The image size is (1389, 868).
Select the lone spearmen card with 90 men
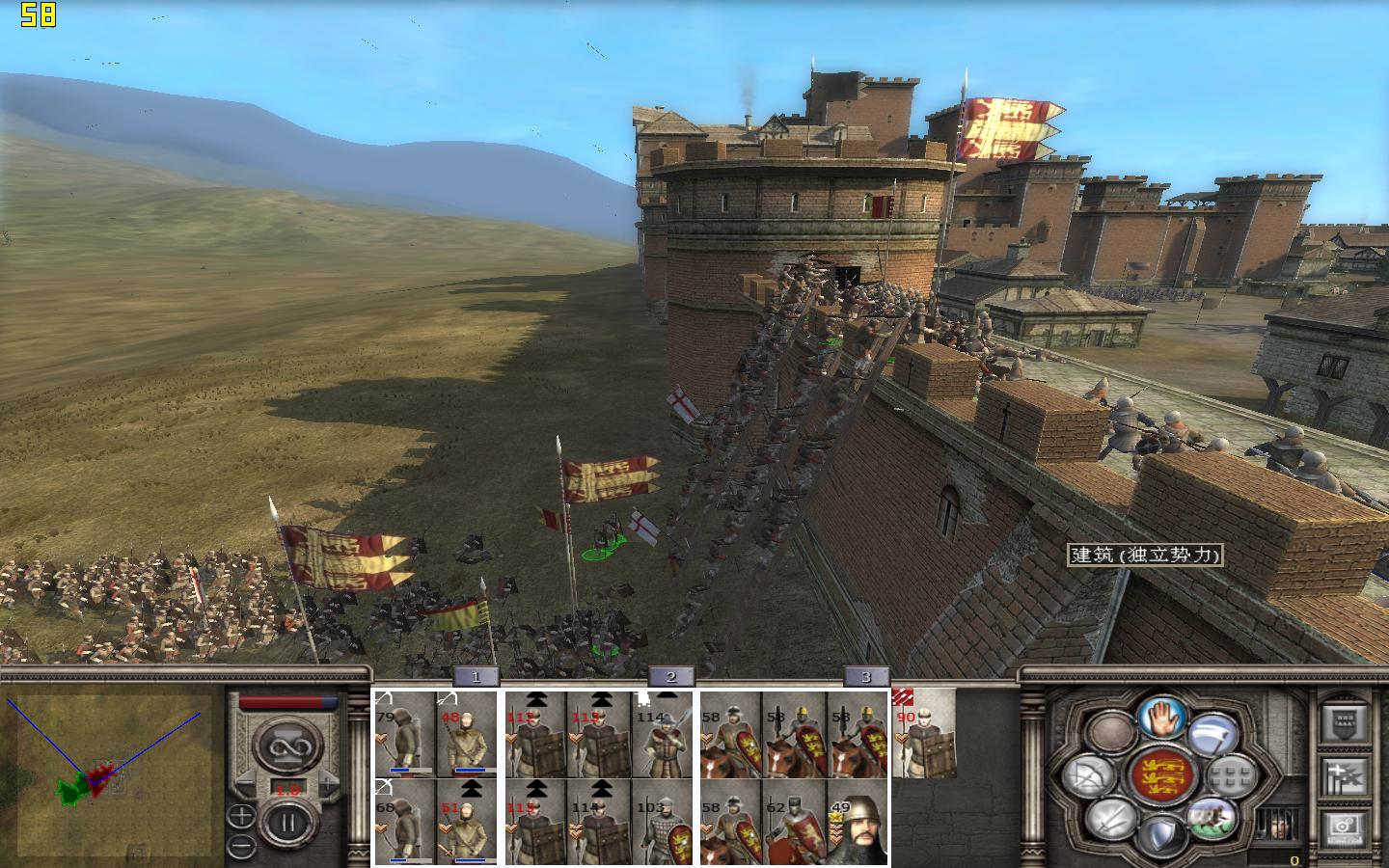[x=924, y=735]
